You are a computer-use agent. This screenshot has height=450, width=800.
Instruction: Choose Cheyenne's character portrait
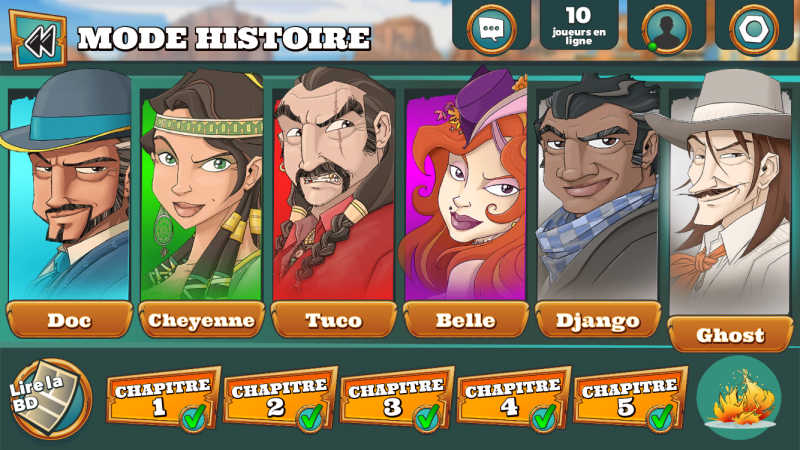click(201, 190)
